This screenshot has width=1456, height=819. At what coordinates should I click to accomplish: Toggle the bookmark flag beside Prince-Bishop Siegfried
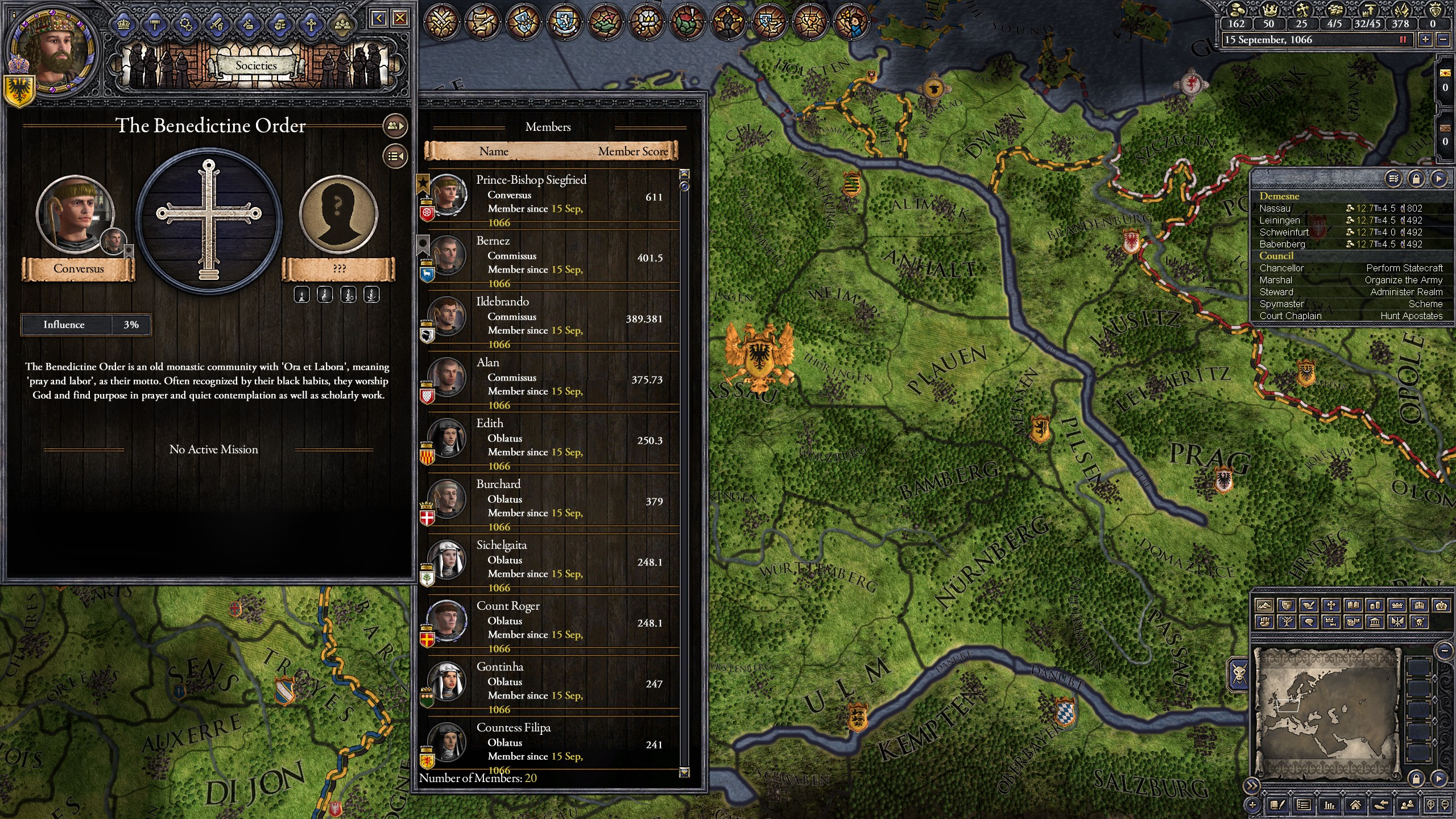point(423,183)
